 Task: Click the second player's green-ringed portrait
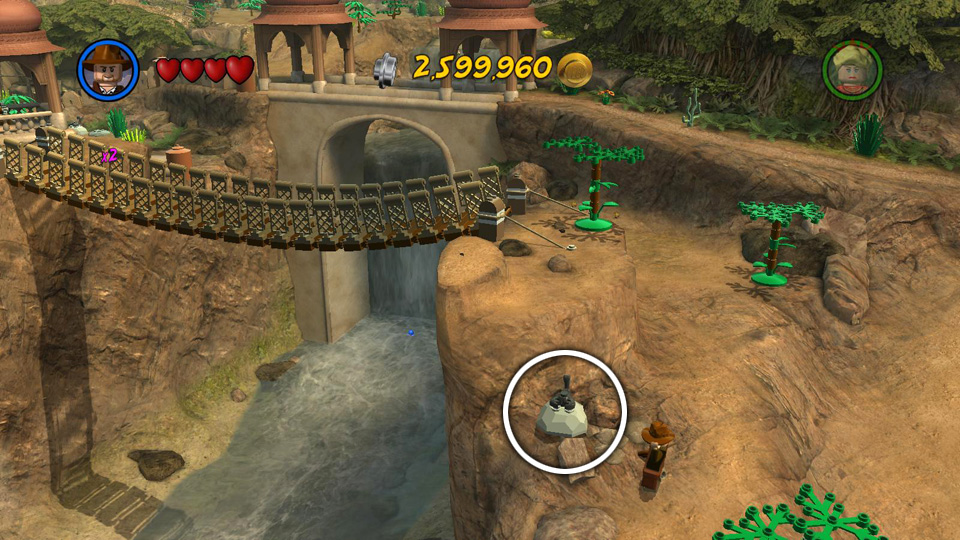click(852, 70)
